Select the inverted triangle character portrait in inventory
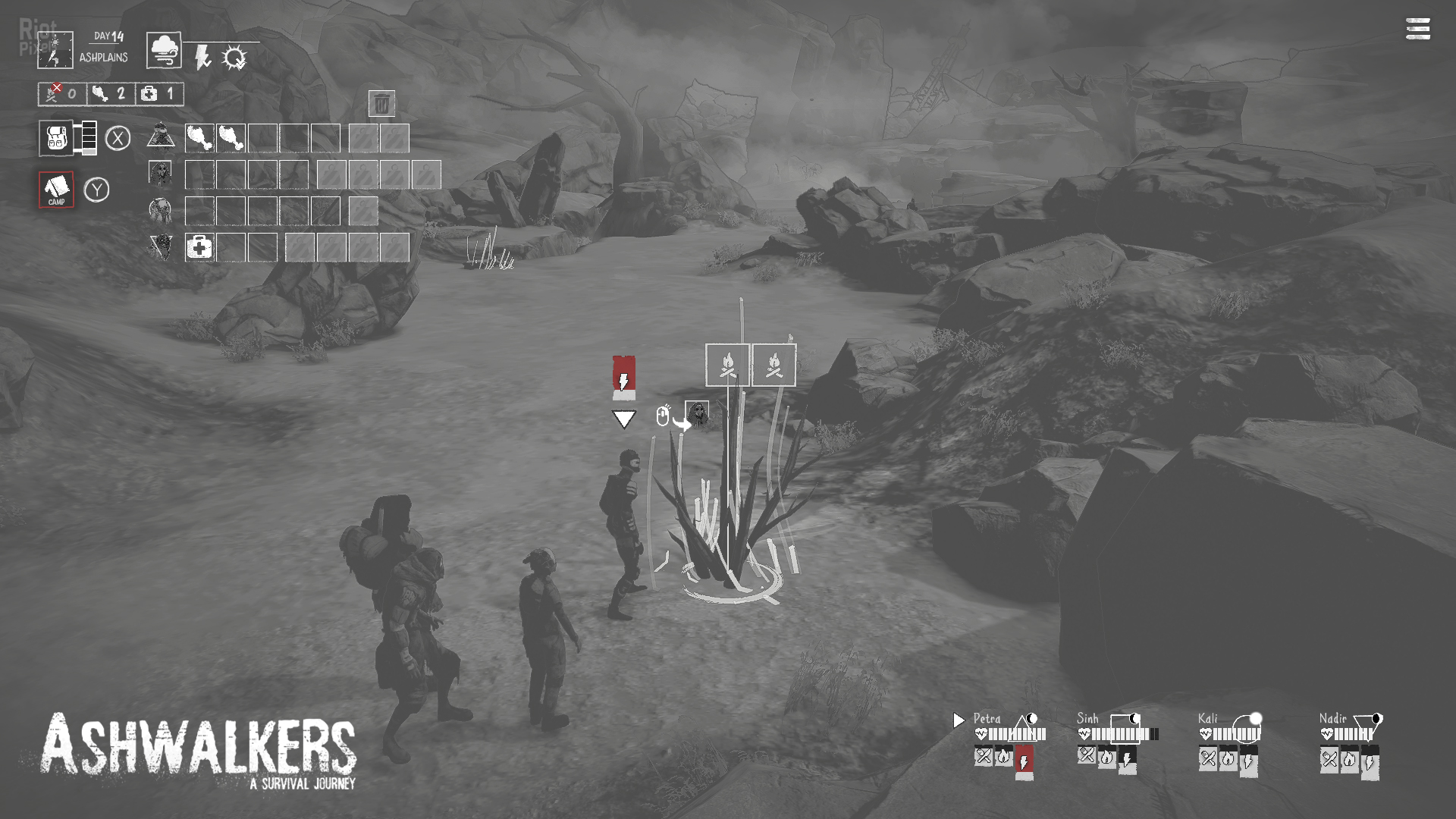Viewport: 1456px width, 819px height. click(x=161, y=246)
